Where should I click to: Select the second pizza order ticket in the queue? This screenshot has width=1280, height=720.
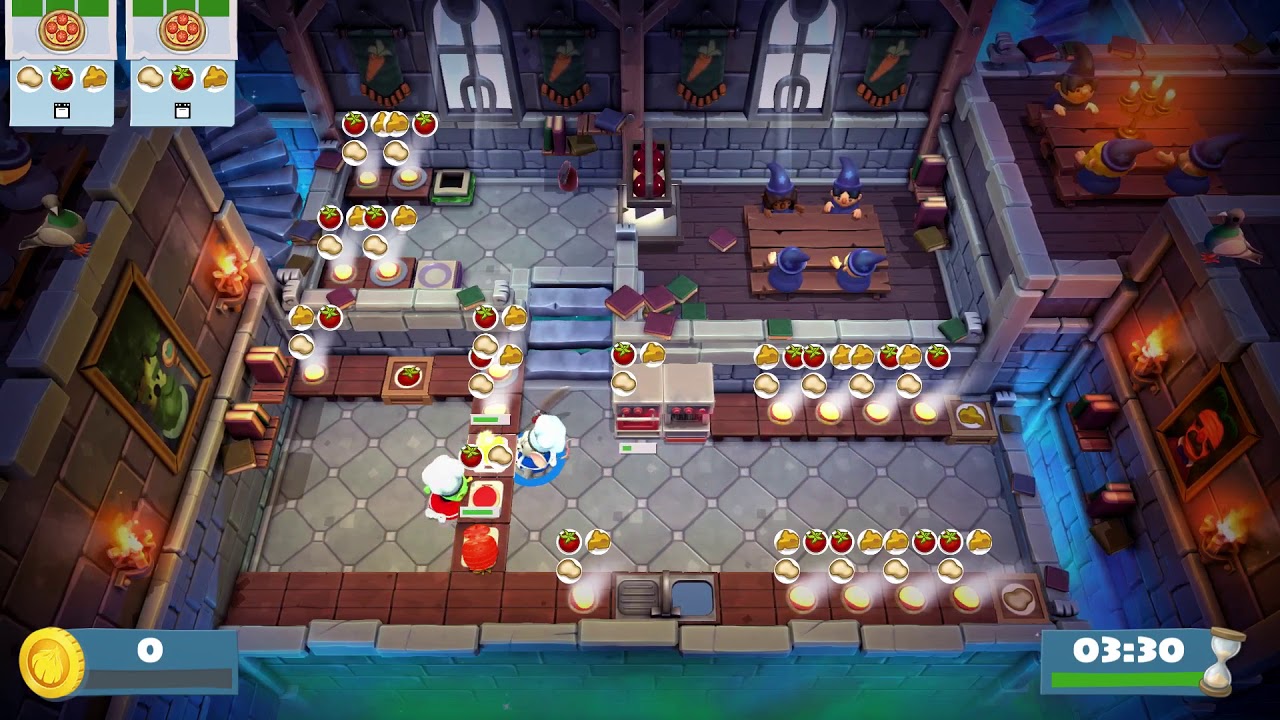coord(182,62)
